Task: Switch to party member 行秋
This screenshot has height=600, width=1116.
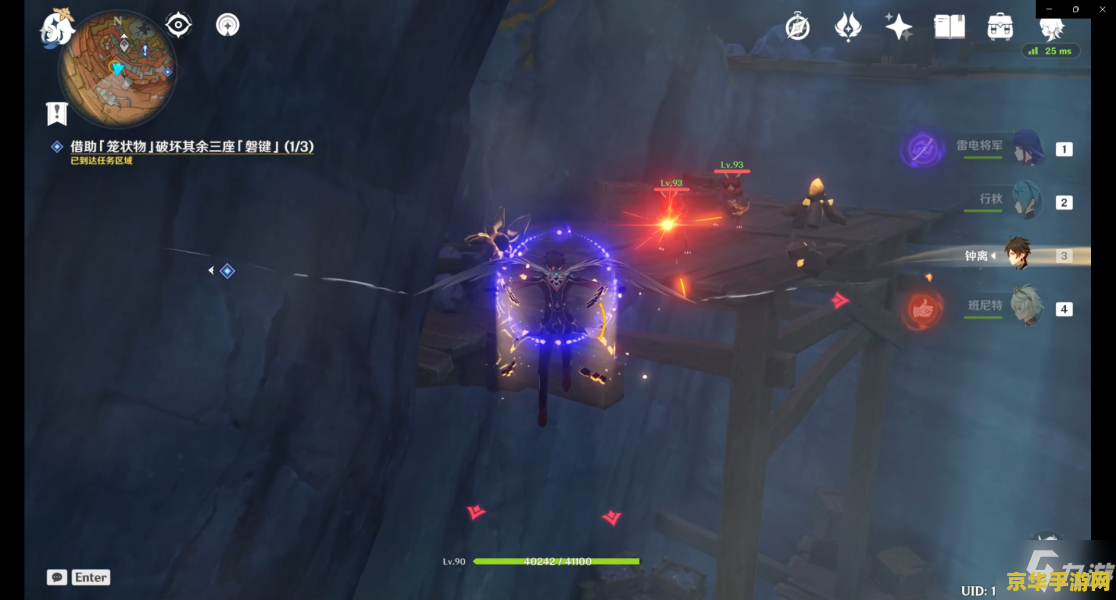Action: (1027, 200)
